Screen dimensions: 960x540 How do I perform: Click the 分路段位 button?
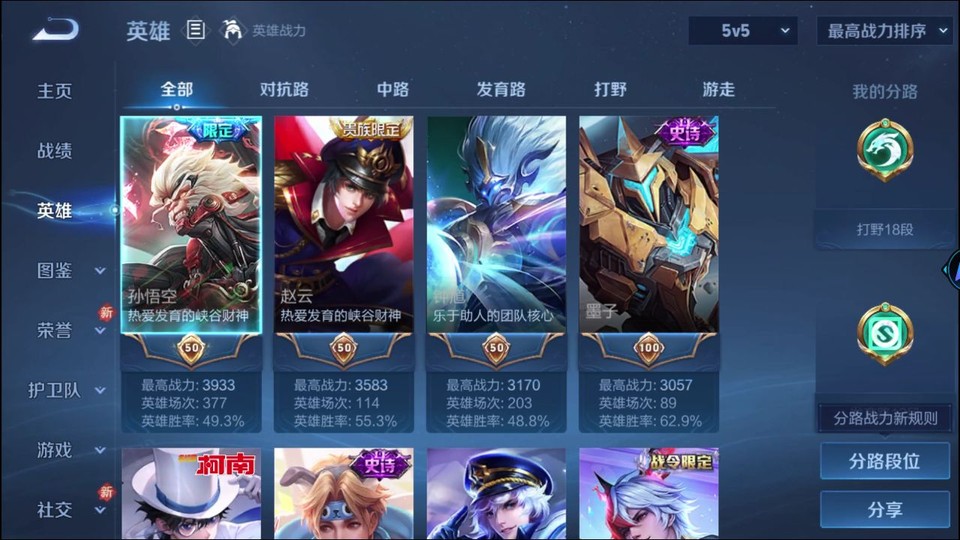tap(884, 462)
